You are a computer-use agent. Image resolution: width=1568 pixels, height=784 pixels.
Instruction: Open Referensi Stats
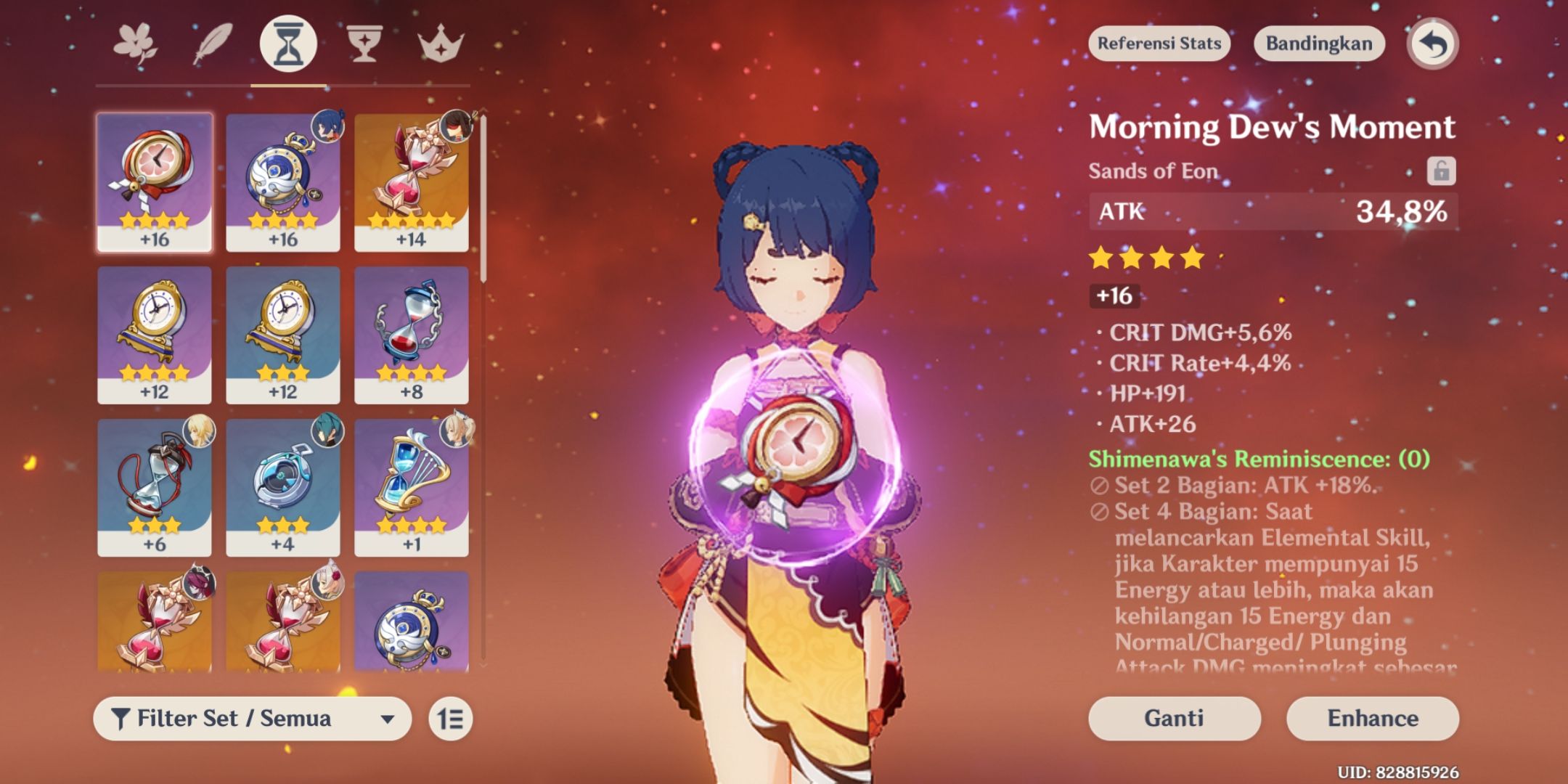pyautogui.click(x=1158, y=44)
